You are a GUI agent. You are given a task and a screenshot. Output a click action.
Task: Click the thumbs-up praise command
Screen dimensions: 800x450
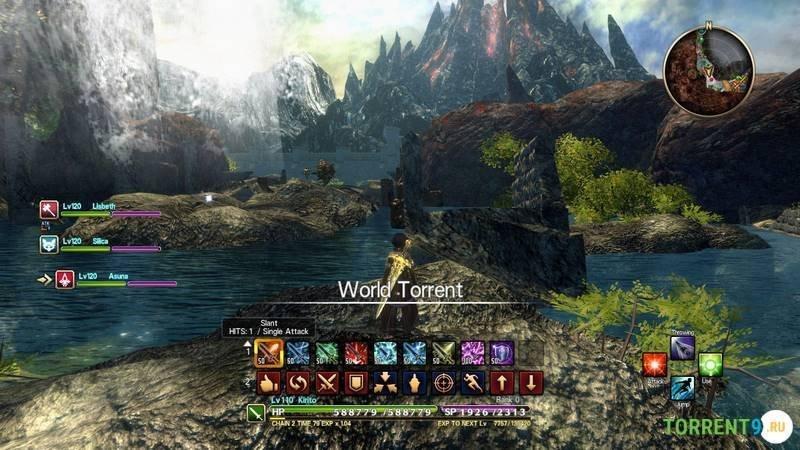coord(269,382)
